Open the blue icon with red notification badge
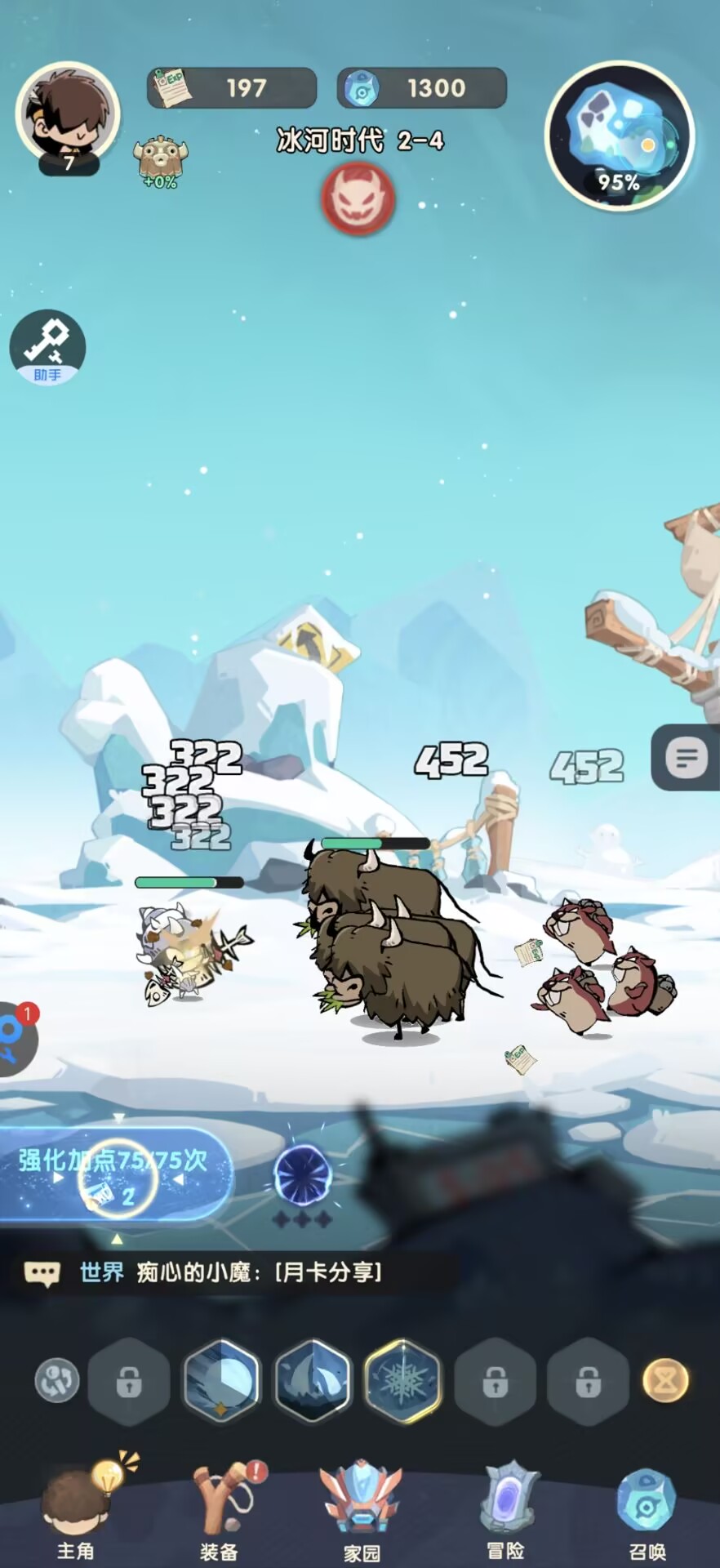This screenshot has height=1568, width=720. pyautogui.click(x=15, y=1039)
